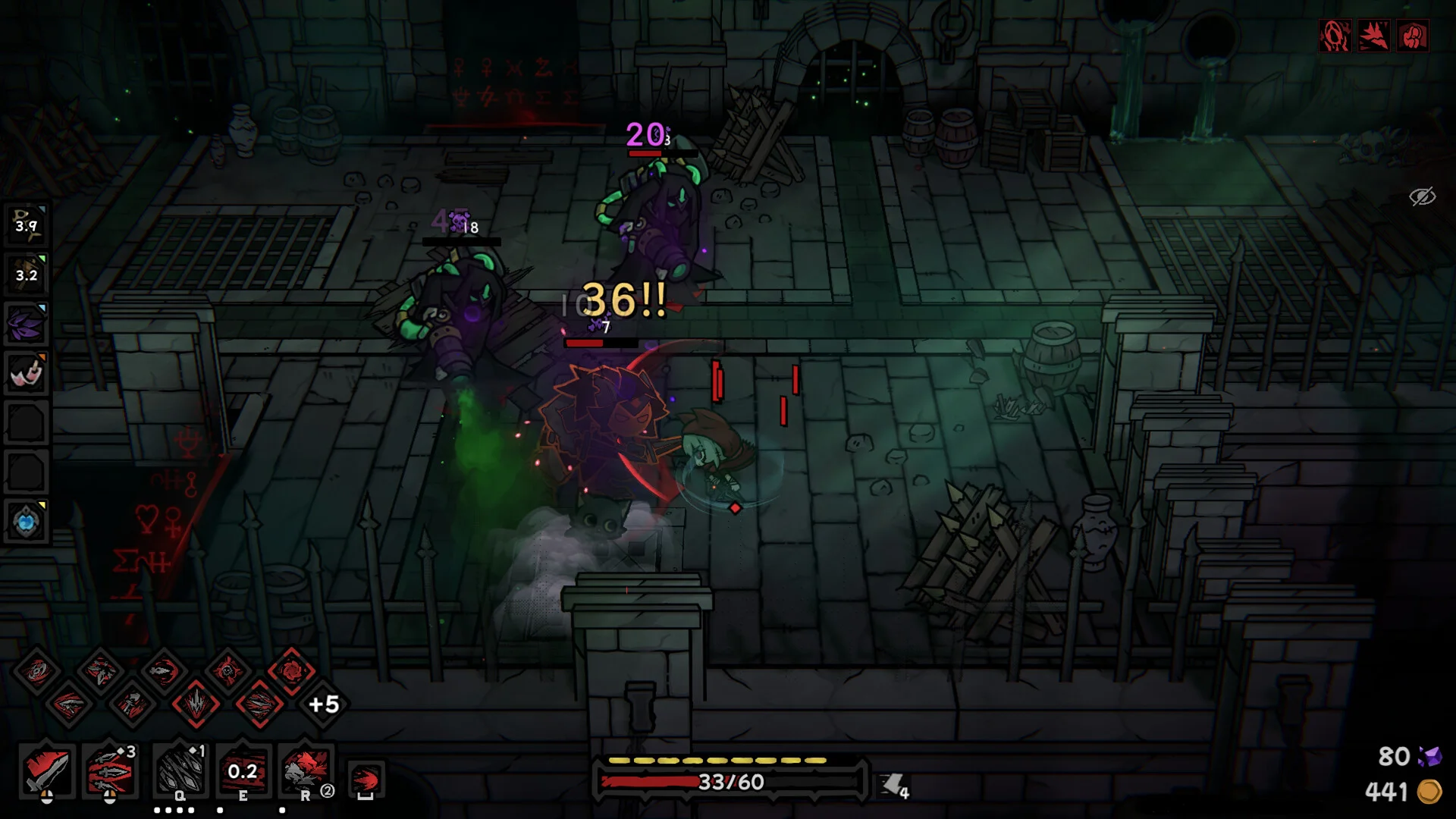Viewport: 1456px width, 819px height.
Task: Open the item slot showing 3.9 cooldown
Action: coord(27,225)
